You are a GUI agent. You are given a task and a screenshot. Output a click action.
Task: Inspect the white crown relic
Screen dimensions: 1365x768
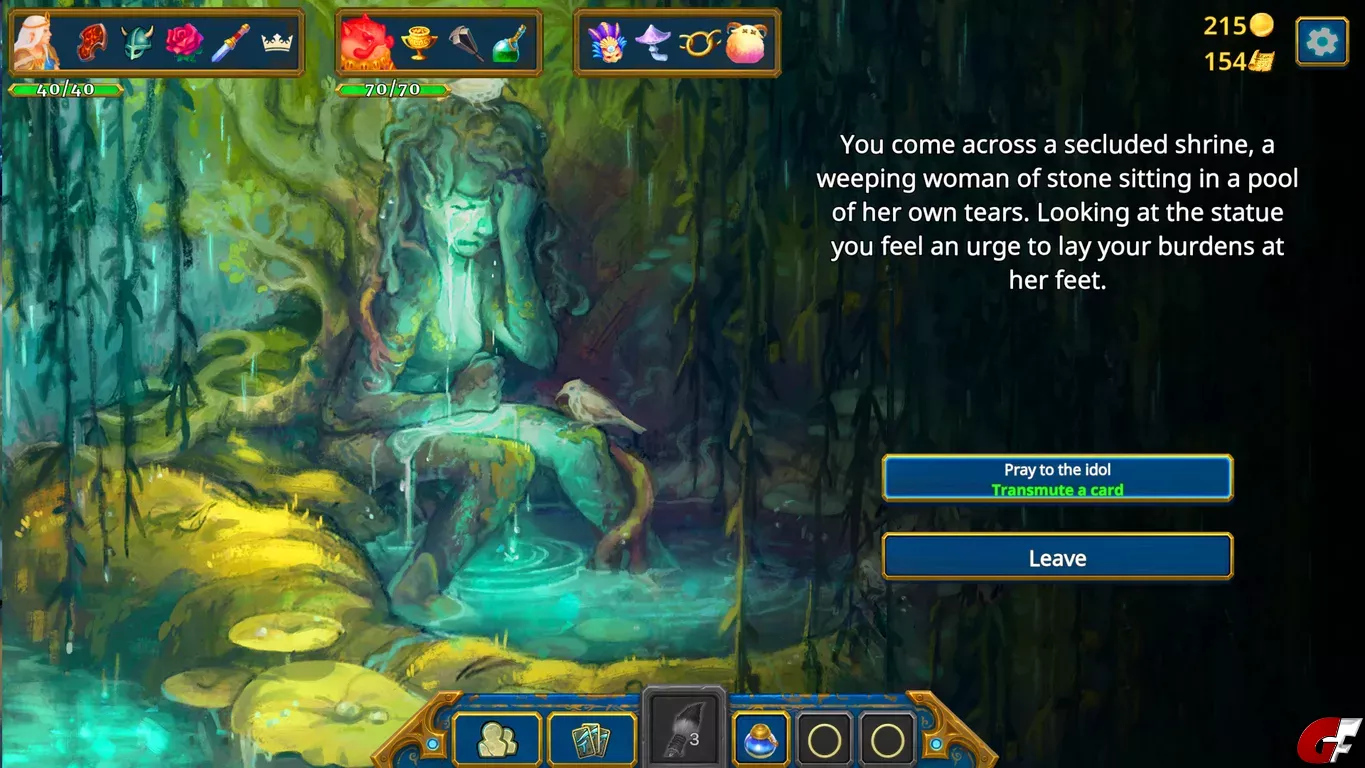(x=275, y=43)
